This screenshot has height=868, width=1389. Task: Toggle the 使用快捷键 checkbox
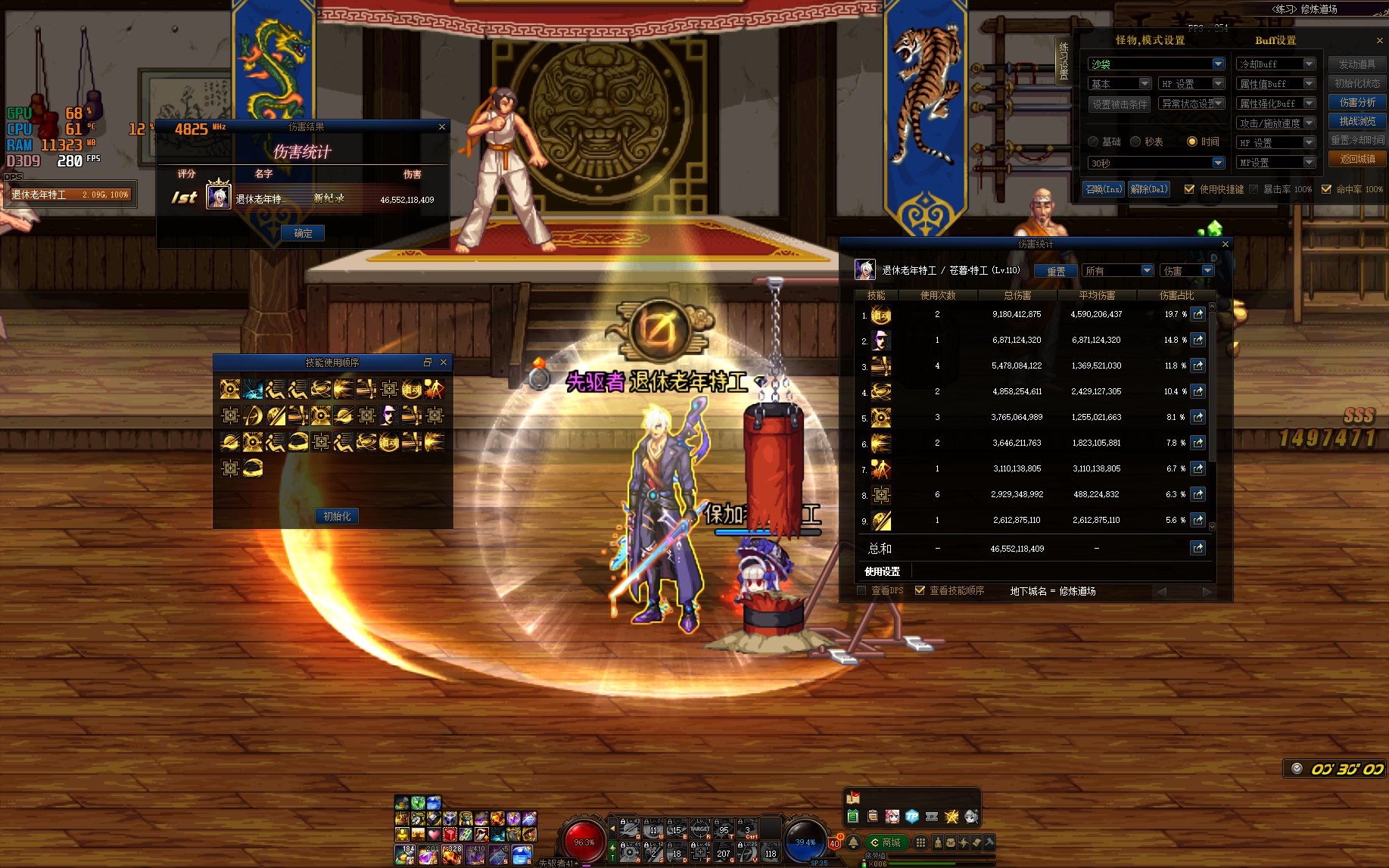1189,189
